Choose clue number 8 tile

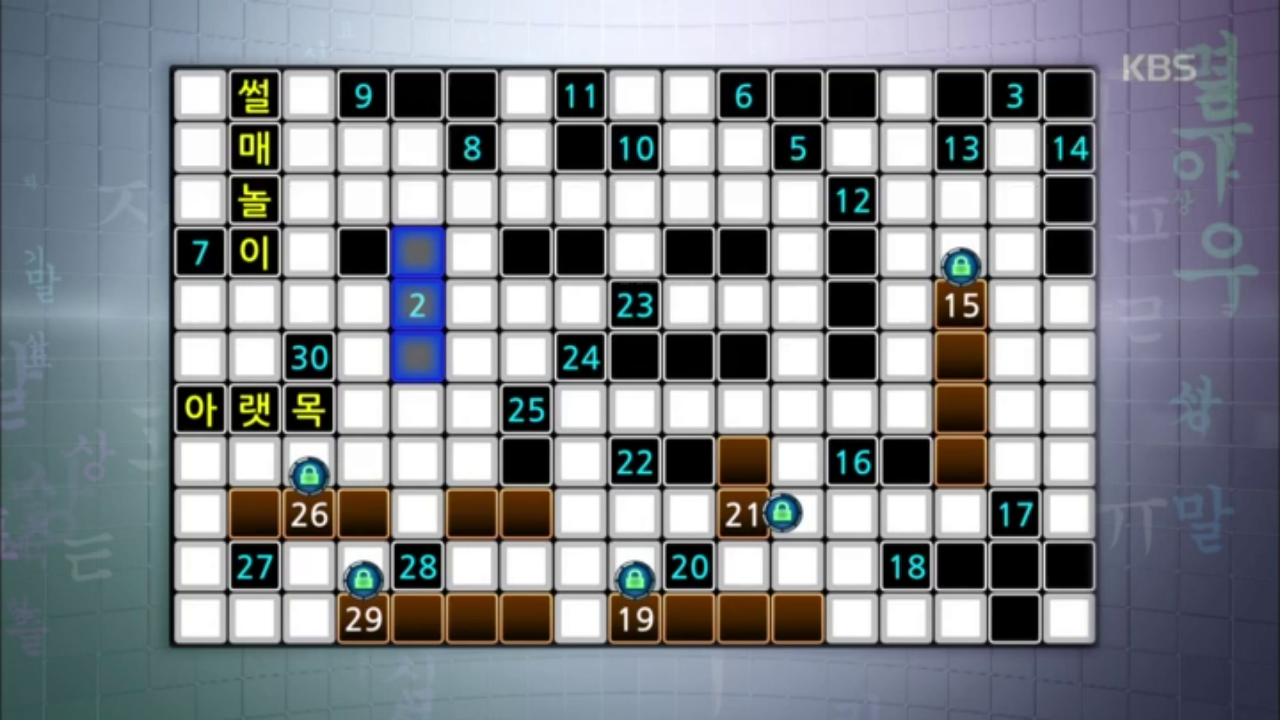pos(472,149)
